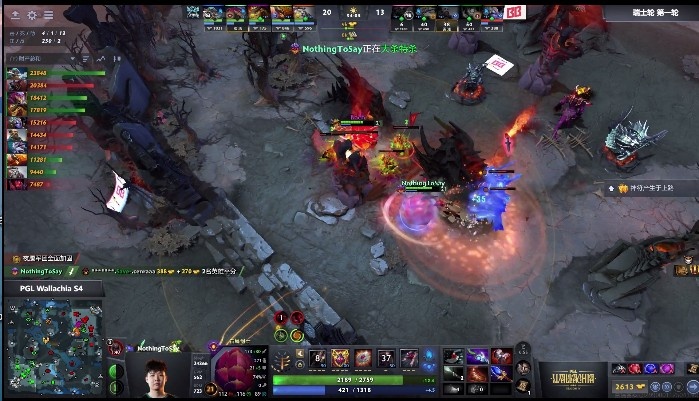Select the rightmost hero portrait in the top bar
699x401 pixels.
pos(491,14)
